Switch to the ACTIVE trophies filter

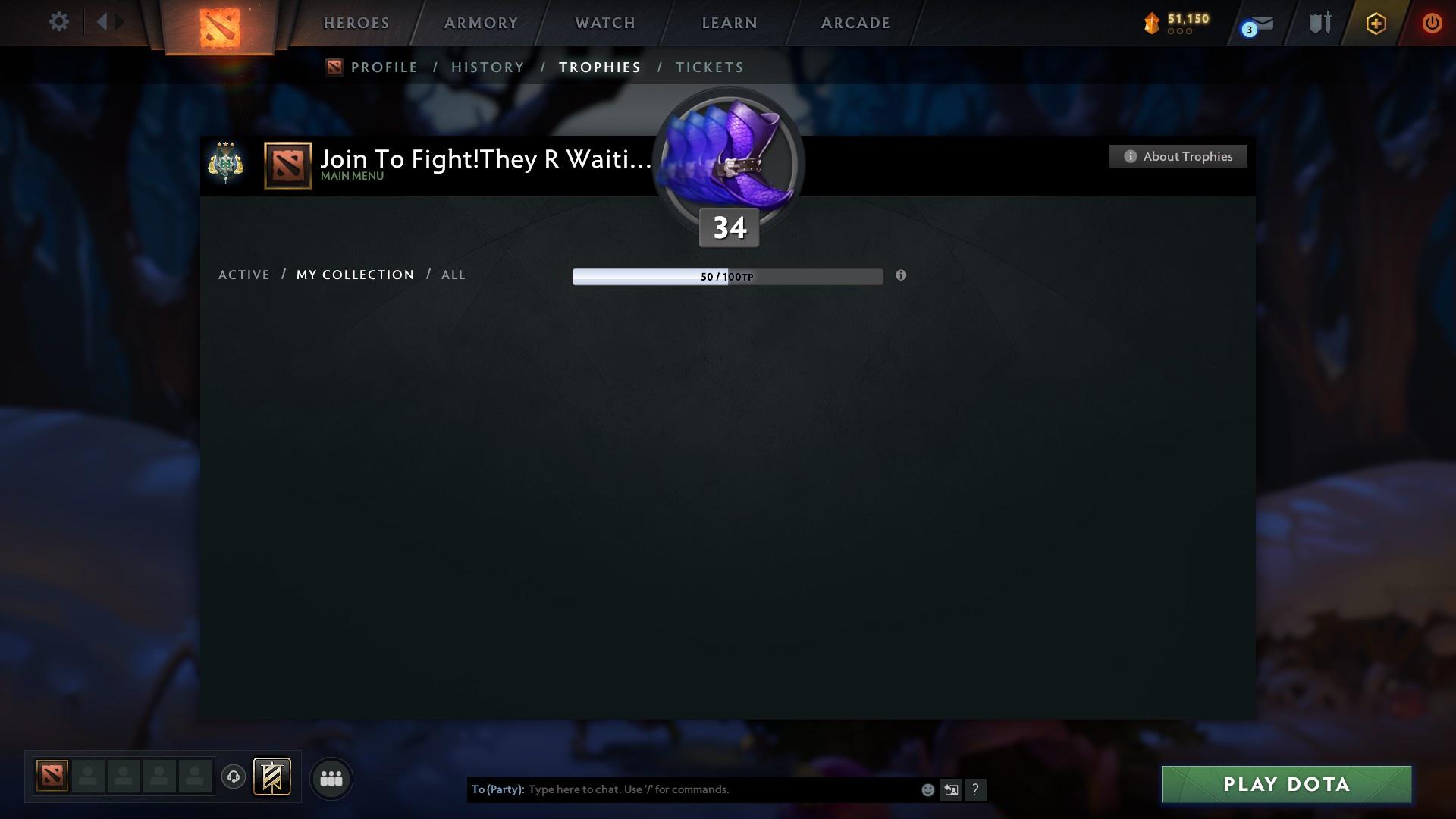[x=244, y=275]
